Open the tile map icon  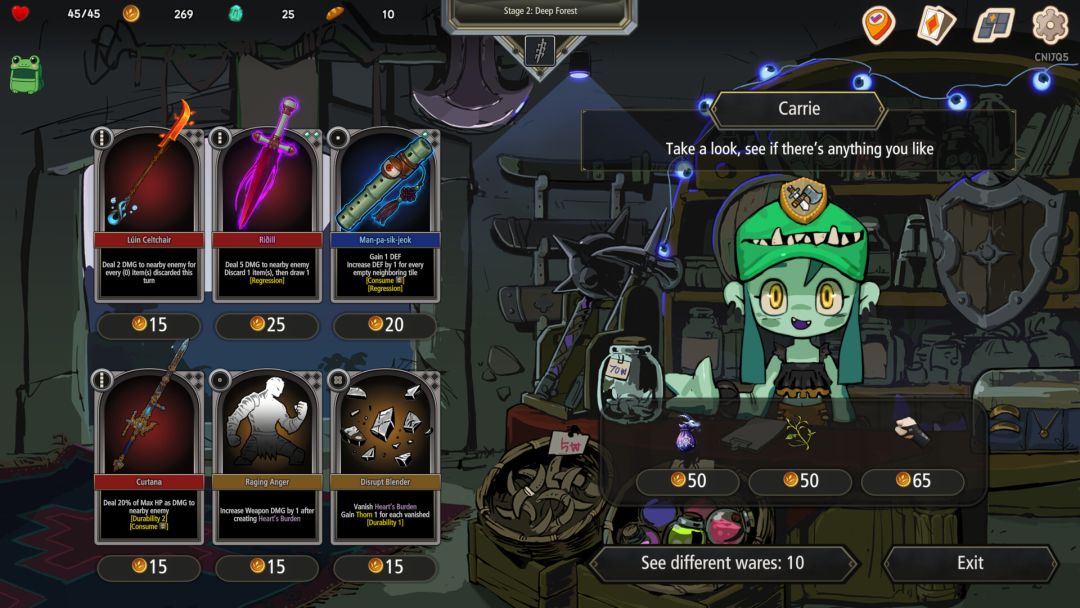993,25
